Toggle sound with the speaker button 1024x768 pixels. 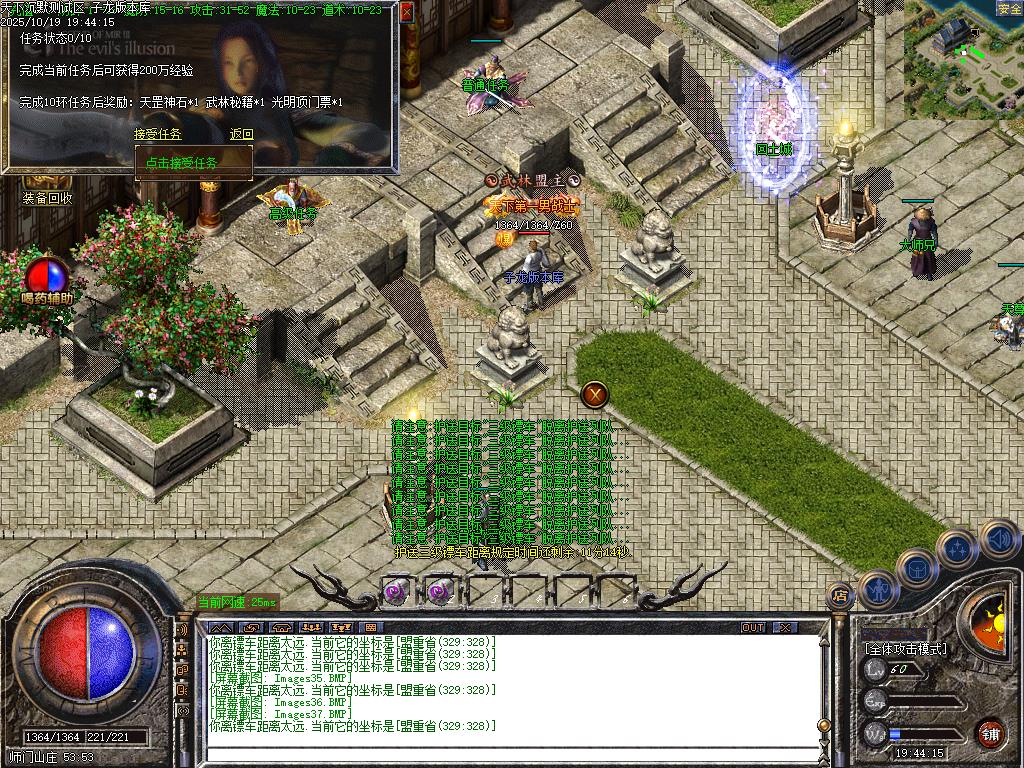click(999, 539)
